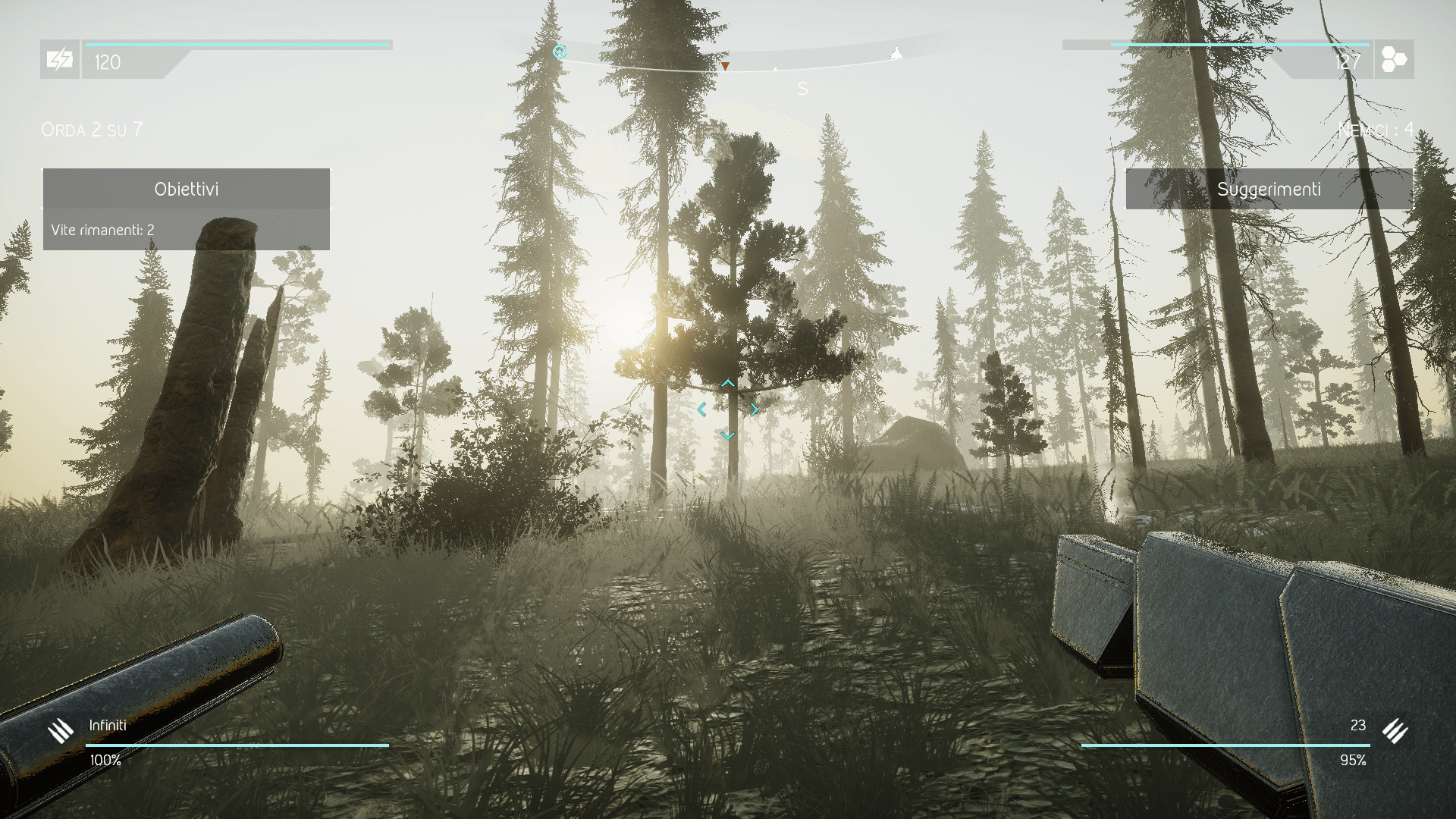Screen dimensions: 1456x819
Task: Click the circular target marker on compass
Action: pyautogui.click(x=560, y=52)
